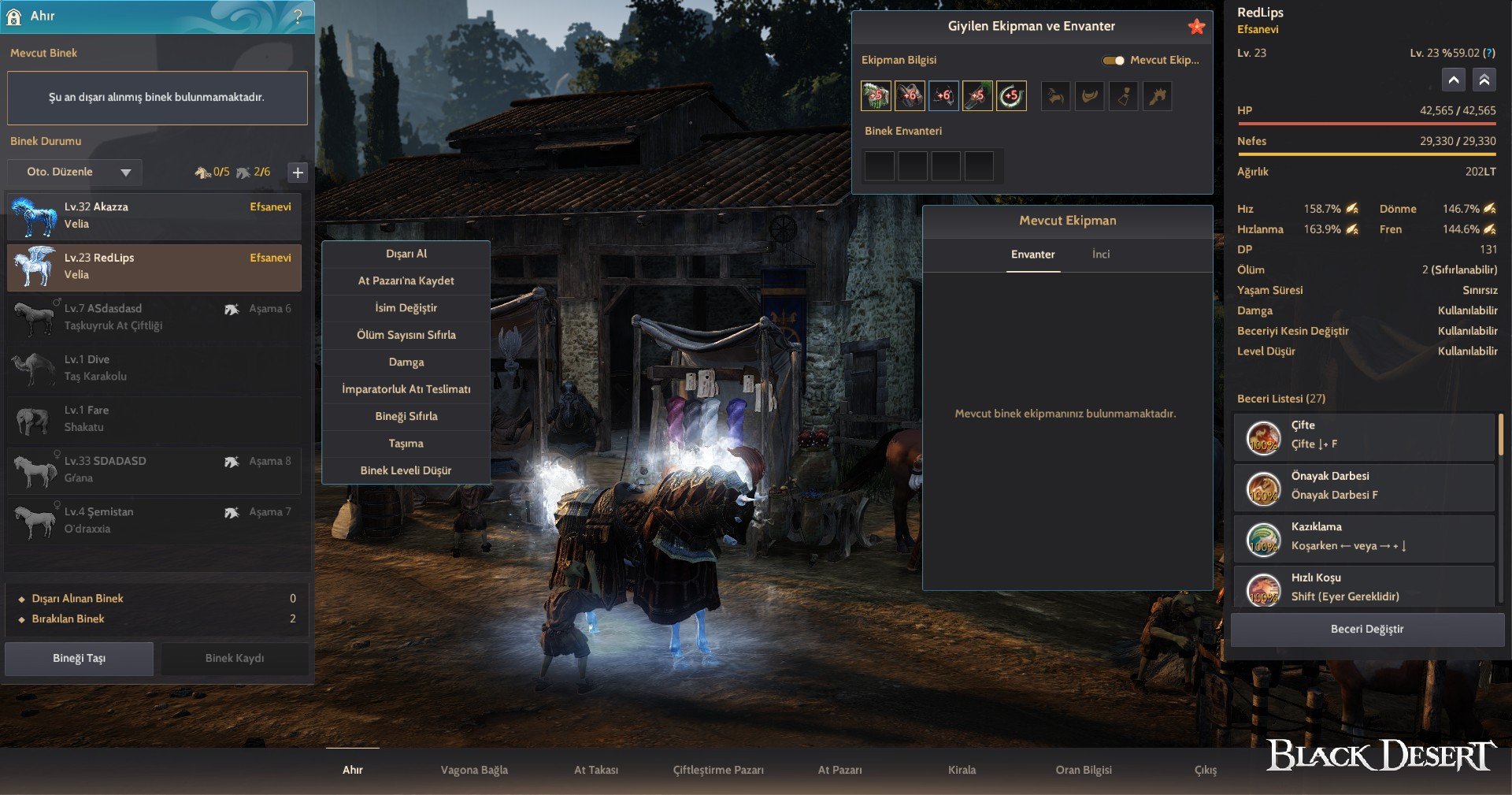Viewport: 1512px width, 795px height.
Task: Open the Vagona Bağla tab
Action: (474, 770)
